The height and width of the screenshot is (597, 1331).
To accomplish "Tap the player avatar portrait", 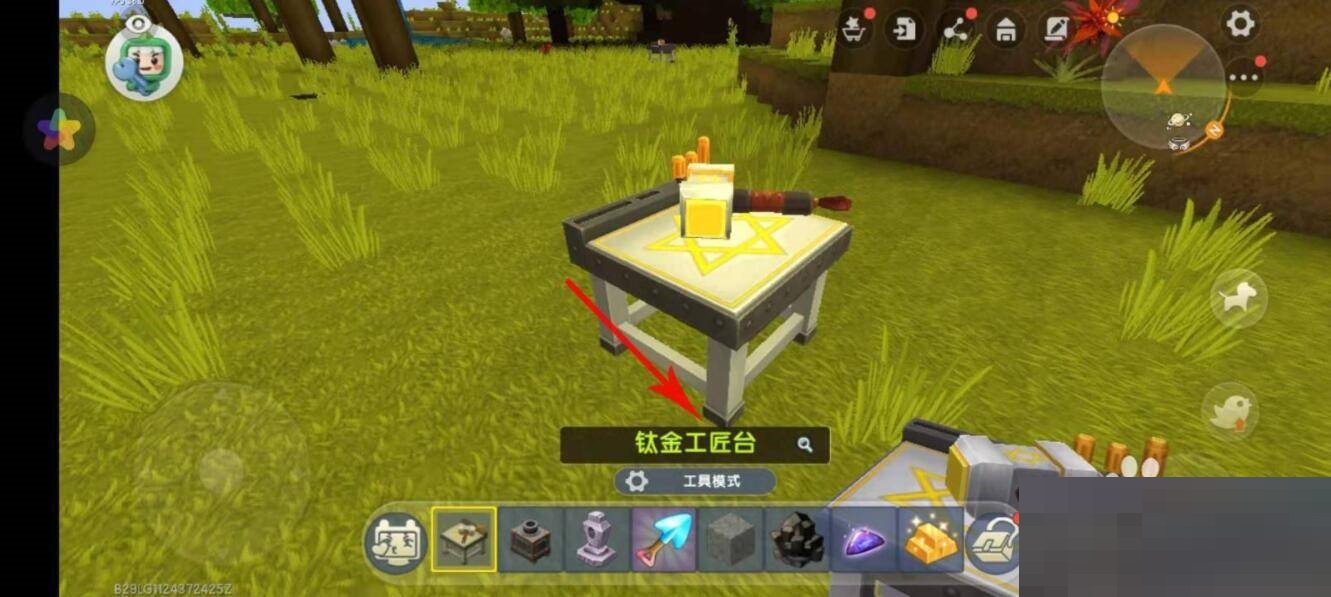I will (x=143, y=60).
